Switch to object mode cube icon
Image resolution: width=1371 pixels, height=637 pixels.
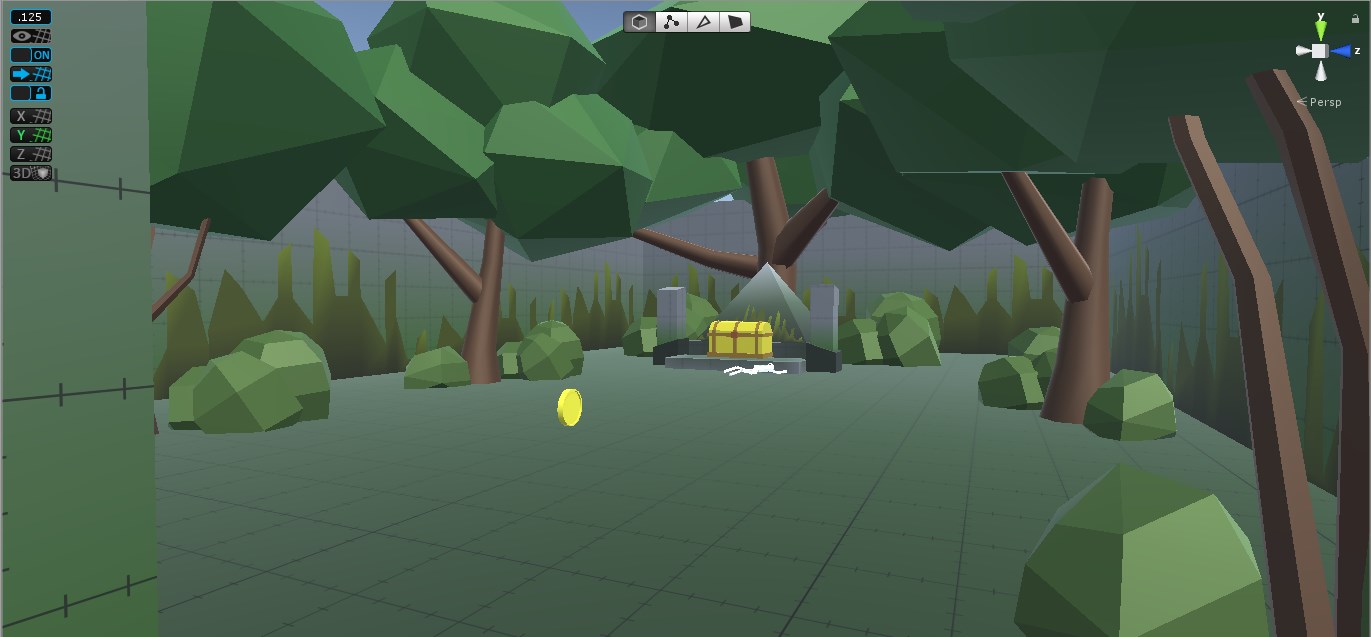pos(639,22)
